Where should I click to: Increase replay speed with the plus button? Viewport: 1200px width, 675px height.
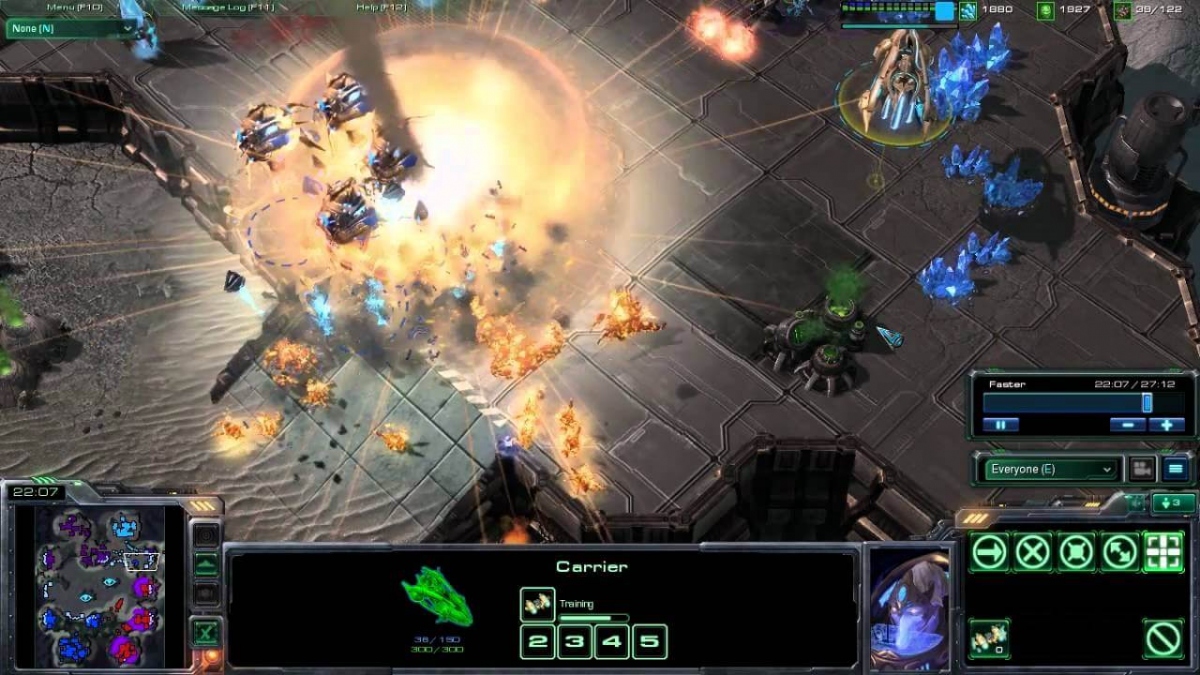pos(1166,424)
